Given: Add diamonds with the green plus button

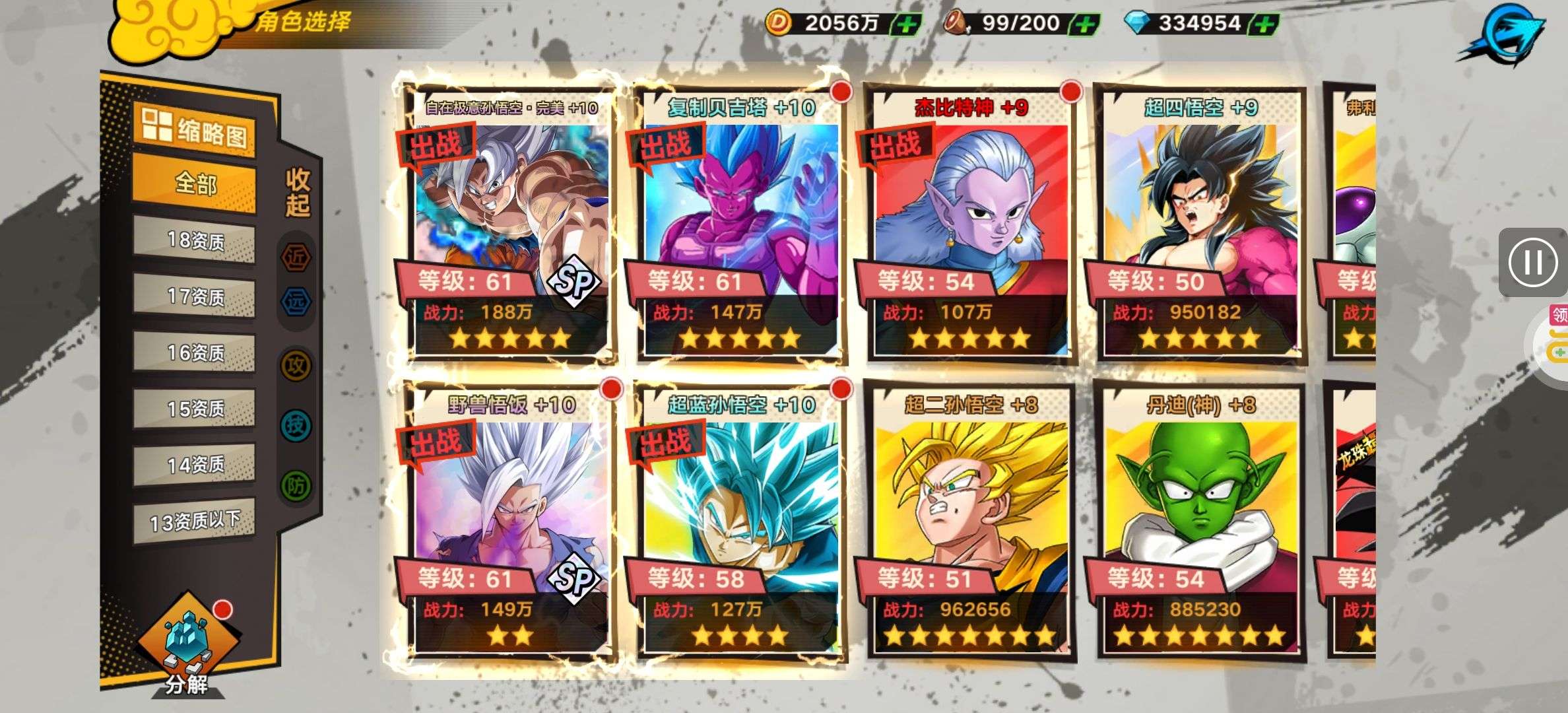Looking at the screenshot, I should 1264,24.
